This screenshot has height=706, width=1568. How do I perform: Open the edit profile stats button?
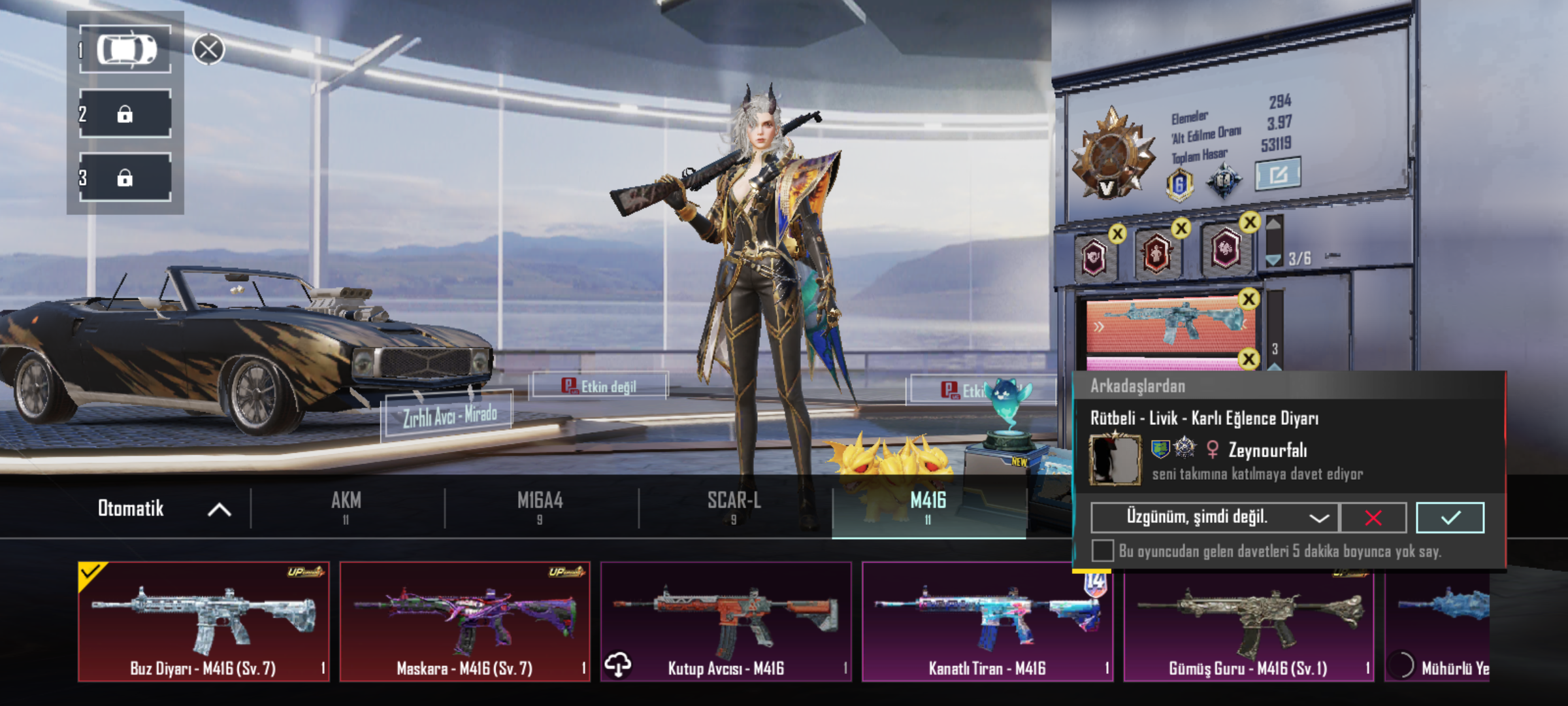tap(1278, 174)
